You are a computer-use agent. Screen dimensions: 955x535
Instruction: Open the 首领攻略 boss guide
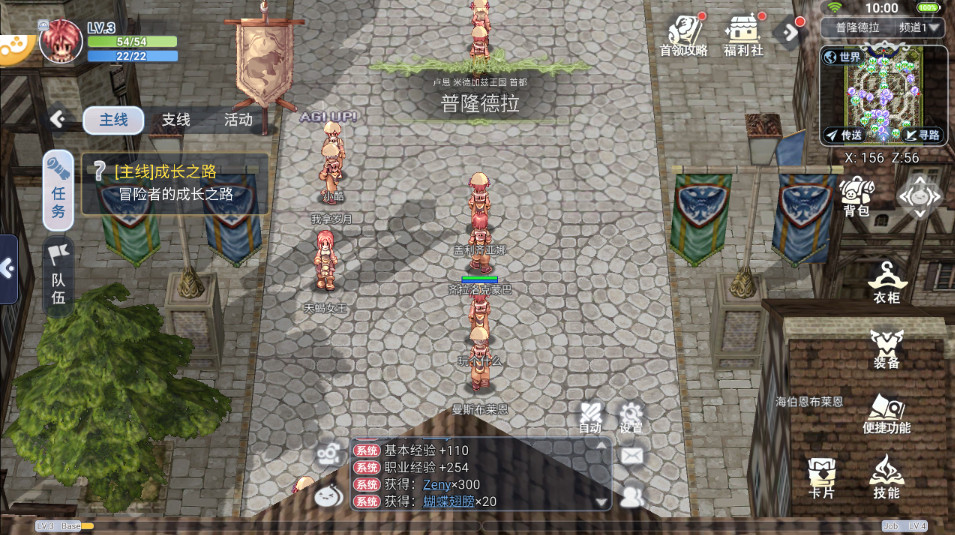point(684,35)
